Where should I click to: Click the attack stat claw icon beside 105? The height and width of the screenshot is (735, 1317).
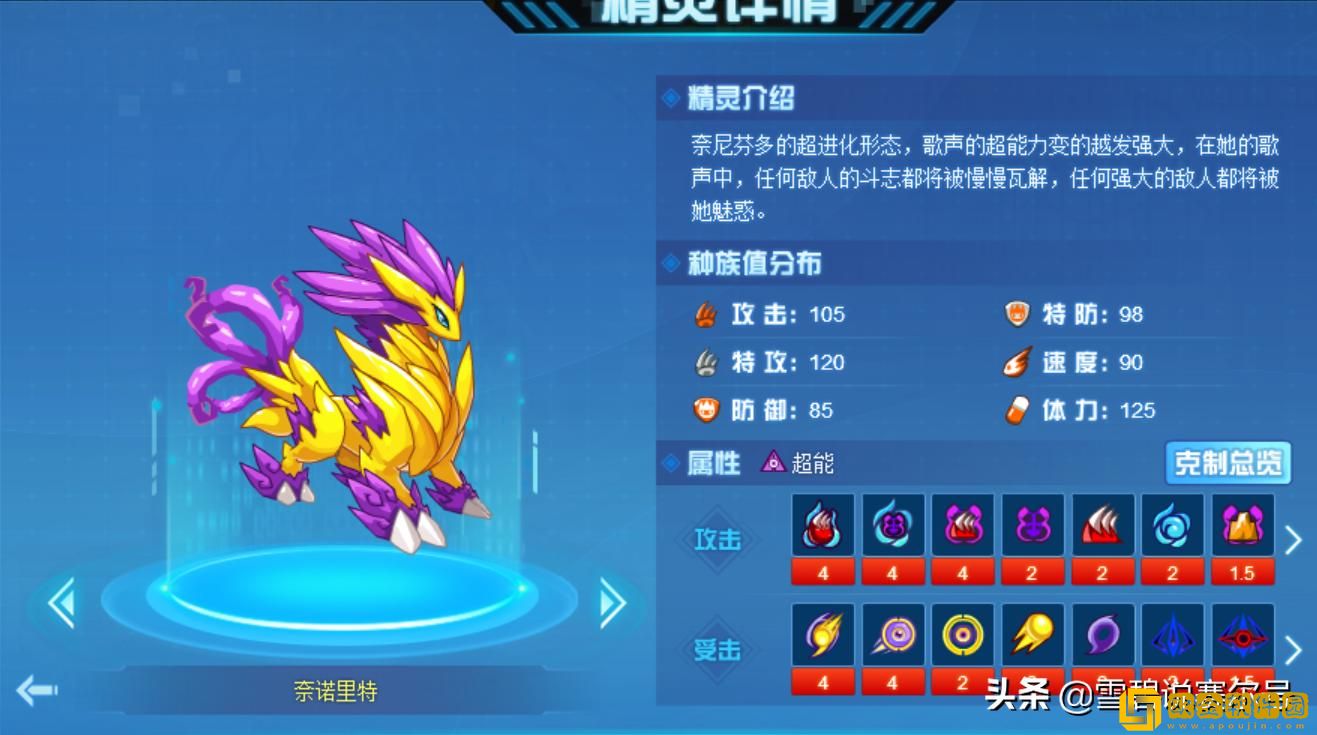707,314
